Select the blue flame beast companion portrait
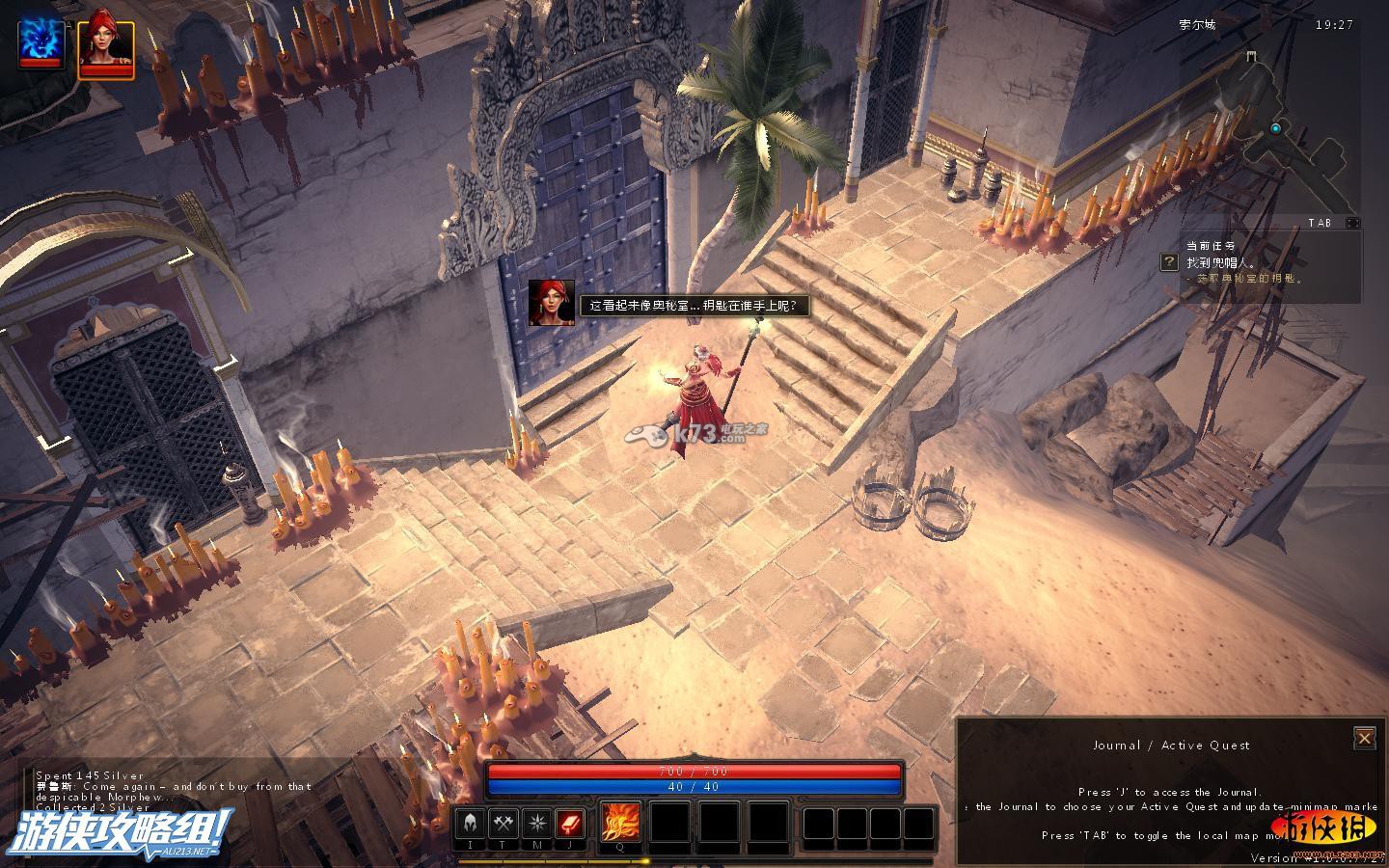Viewport: 1389px width, 868px height. click(x=42, y=42)
